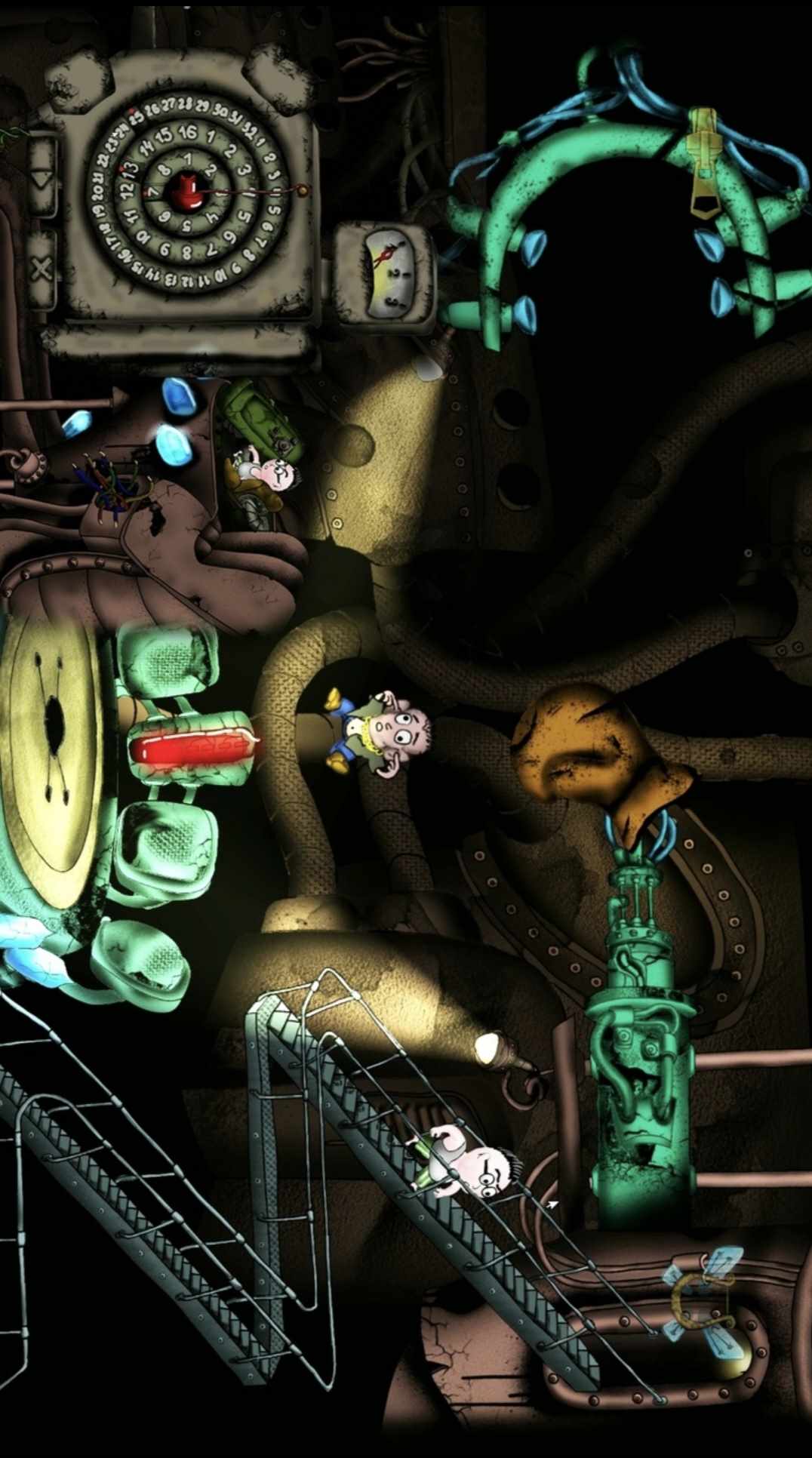Click the X button beside the dial
The height and width of the screenshot is (1458, 812).
coord(42,269)
